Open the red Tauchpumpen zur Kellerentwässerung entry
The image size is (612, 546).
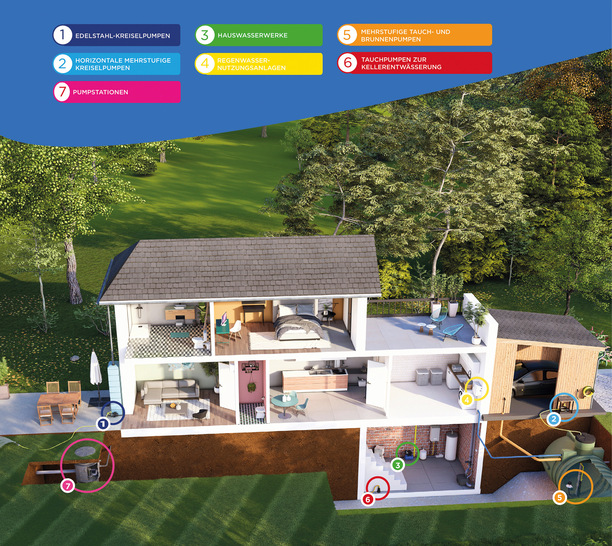click(414, 64)
